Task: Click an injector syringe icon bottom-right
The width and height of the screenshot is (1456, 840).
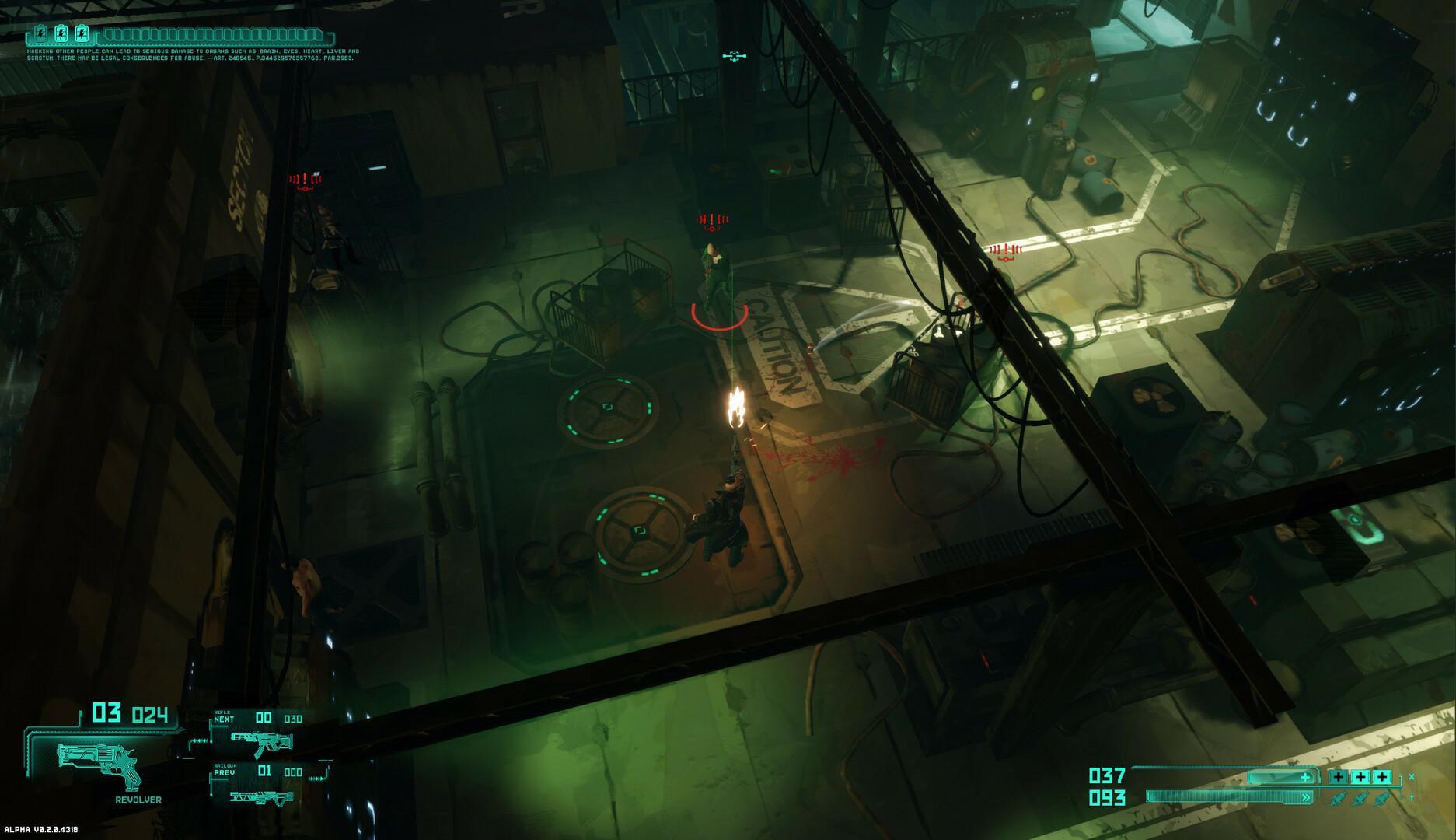Action: (1338, 799)
